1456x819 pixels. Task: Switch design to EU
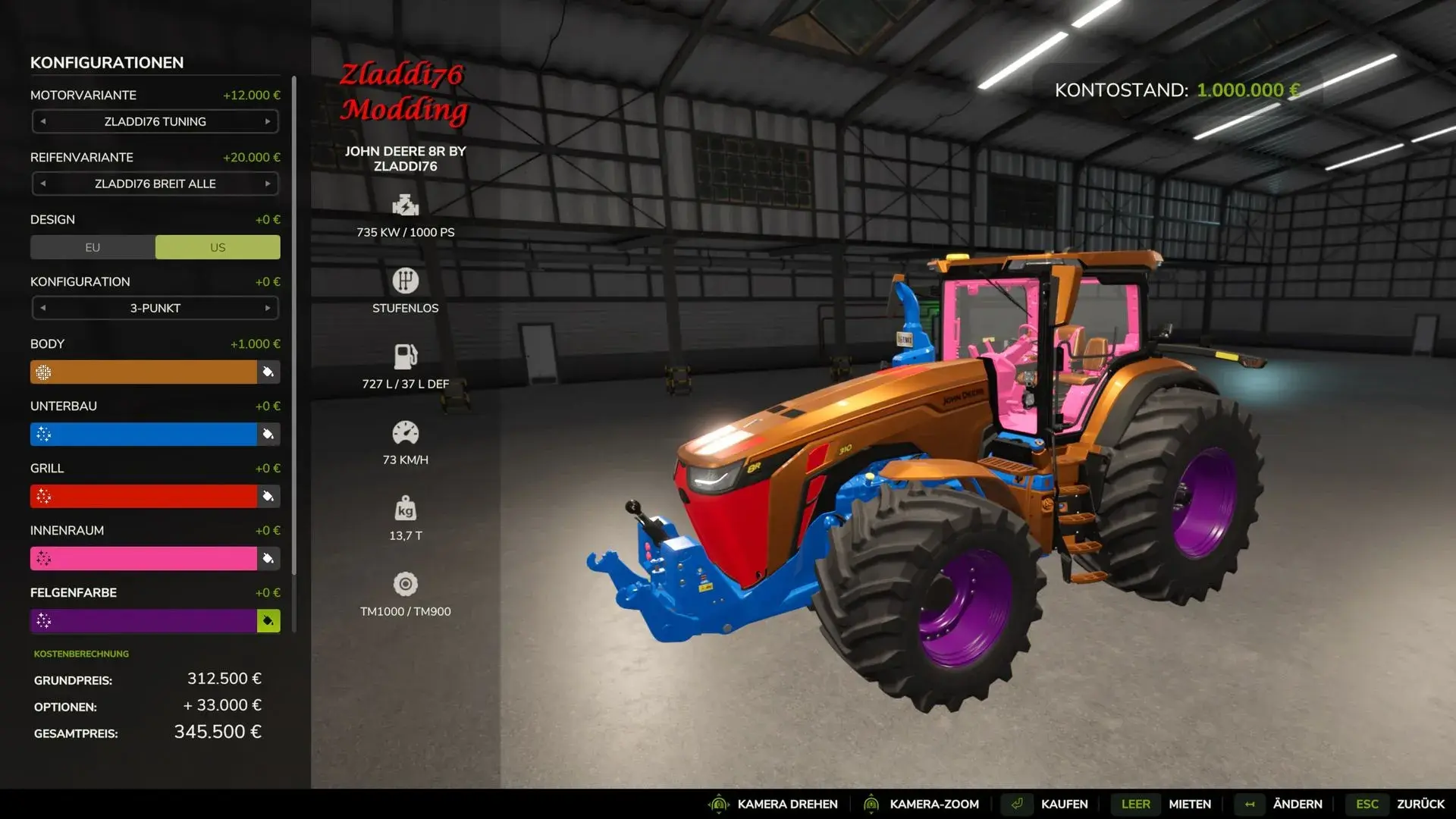click(x=93, y=247)
